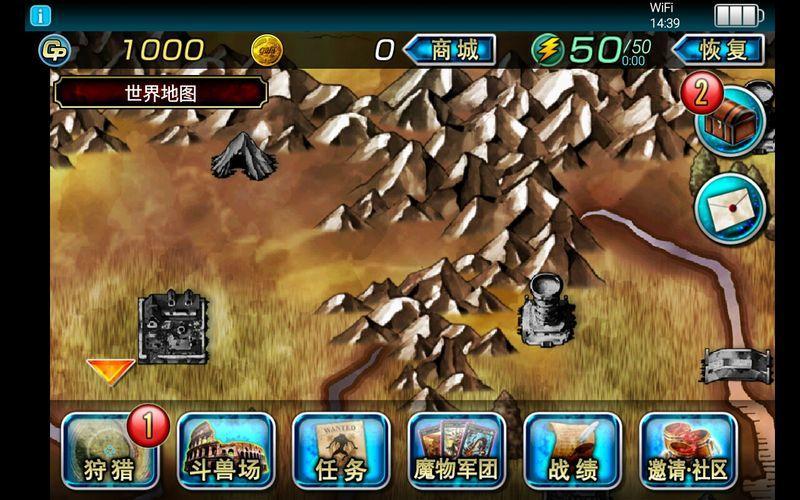Tap the 恢复 restore energy button
The width and height of the screenshot is (800, 500).
[x=718, y=49]
